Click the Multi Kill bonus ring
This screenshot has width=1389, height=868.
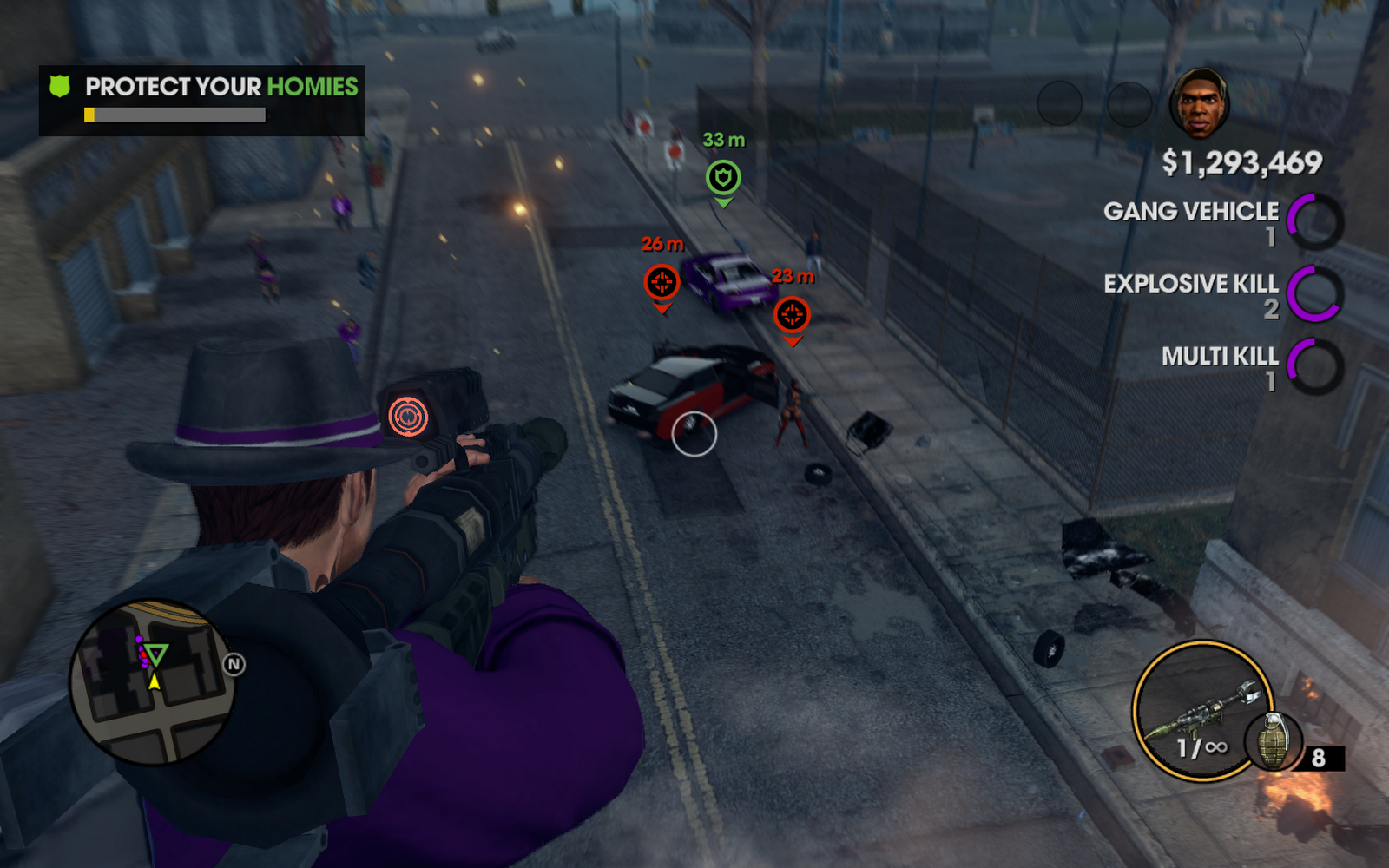1315,366
